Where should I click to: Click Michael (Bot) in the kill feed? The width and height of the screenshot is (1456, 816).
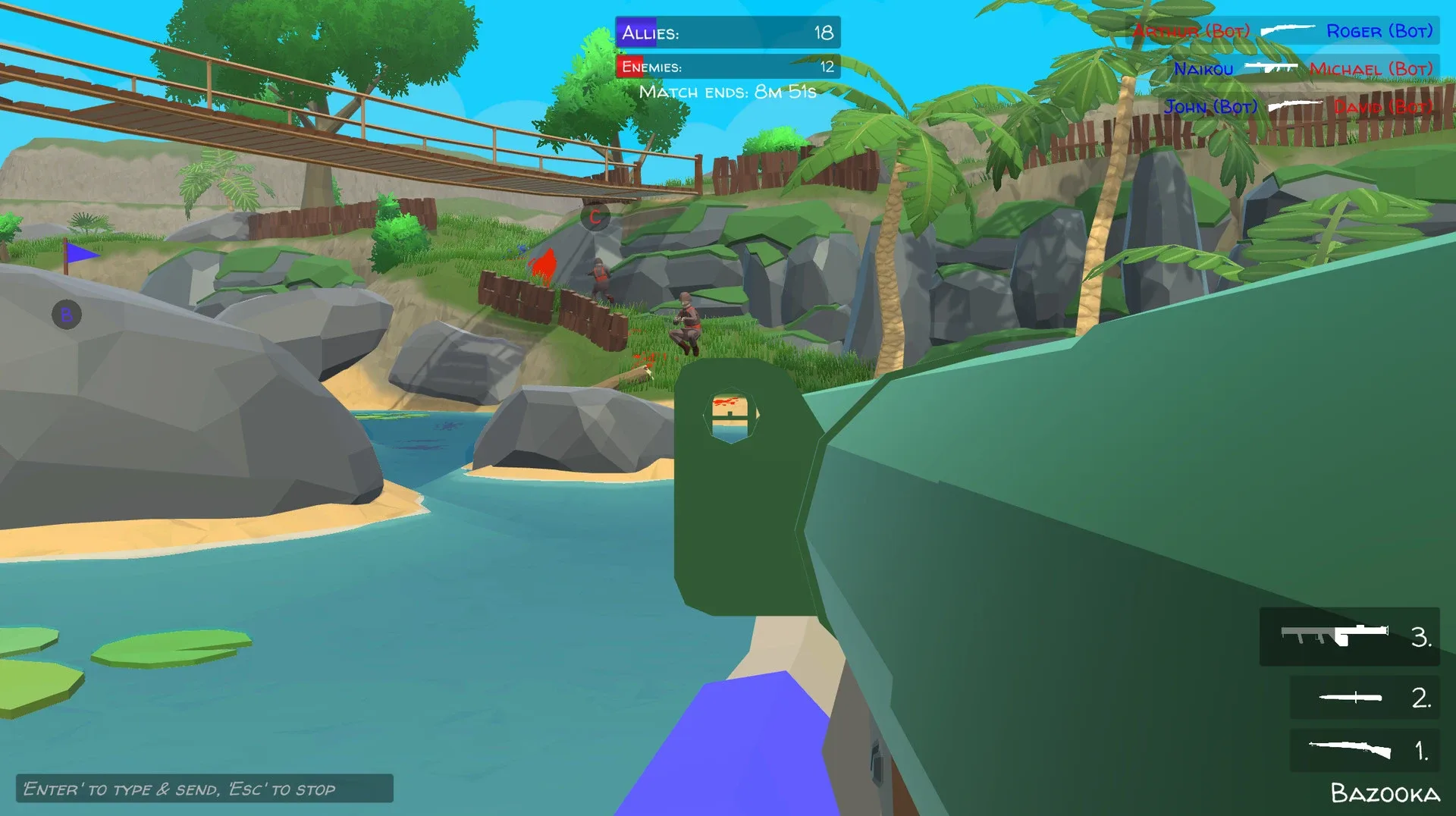pos(1370,69)
